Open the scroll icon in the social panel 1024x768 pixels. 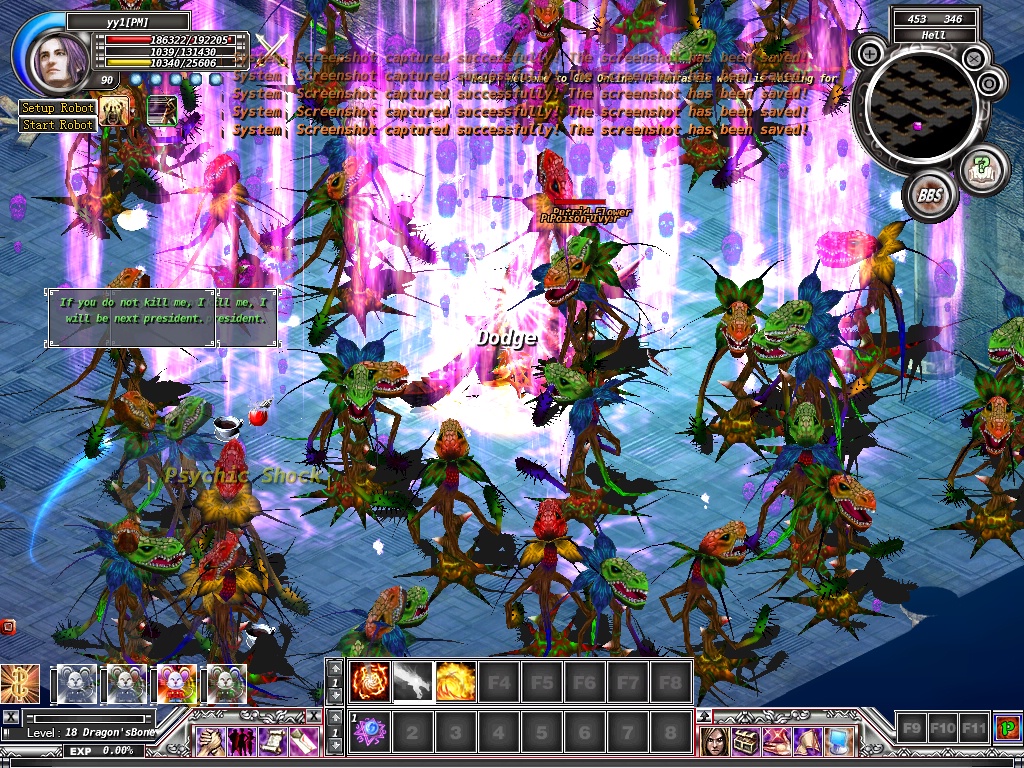[x=273, y=741]
